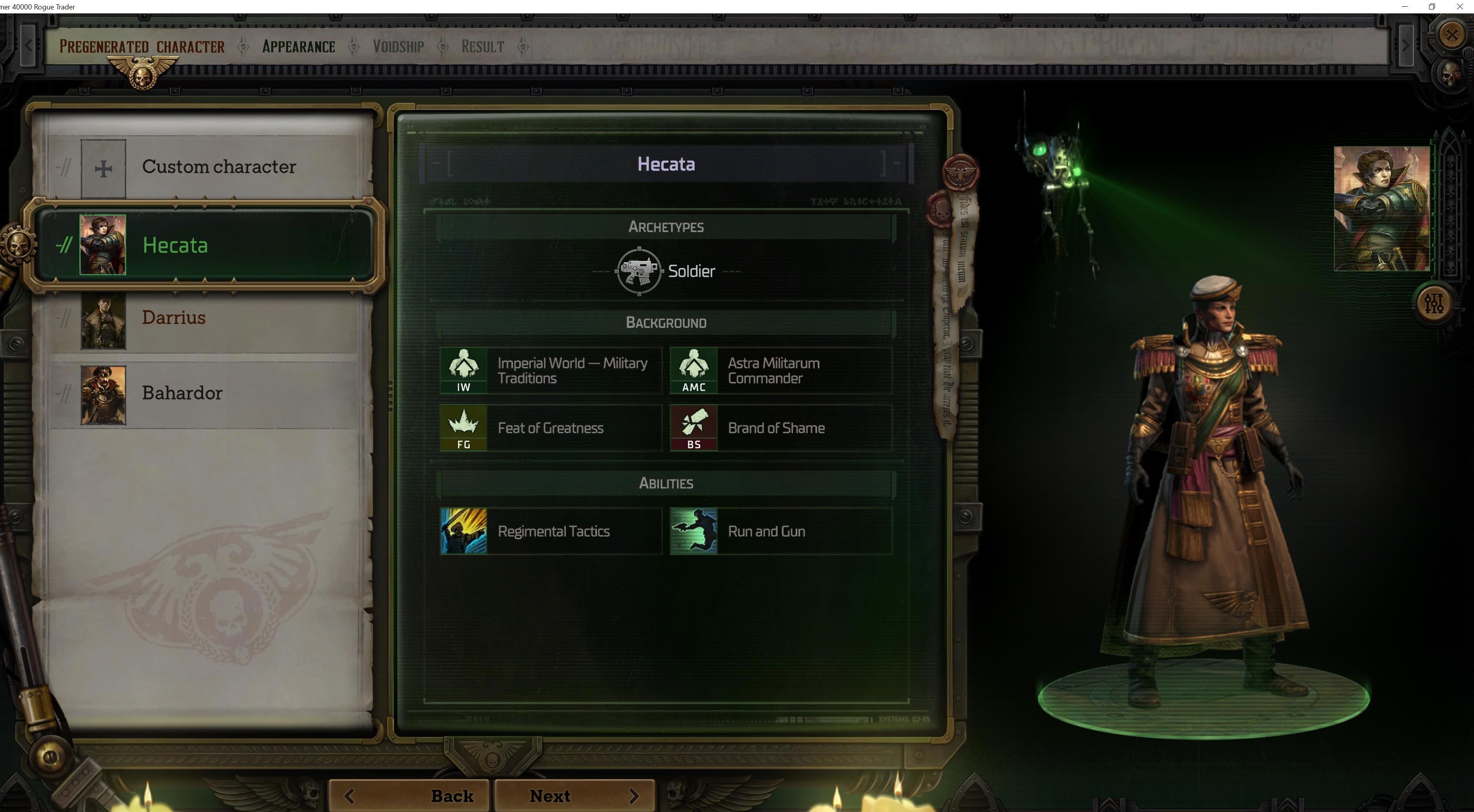This screenshot has height=812, width=1474.
Task: Examine the Run and Gun ability
Action: [x=781, y=532]
